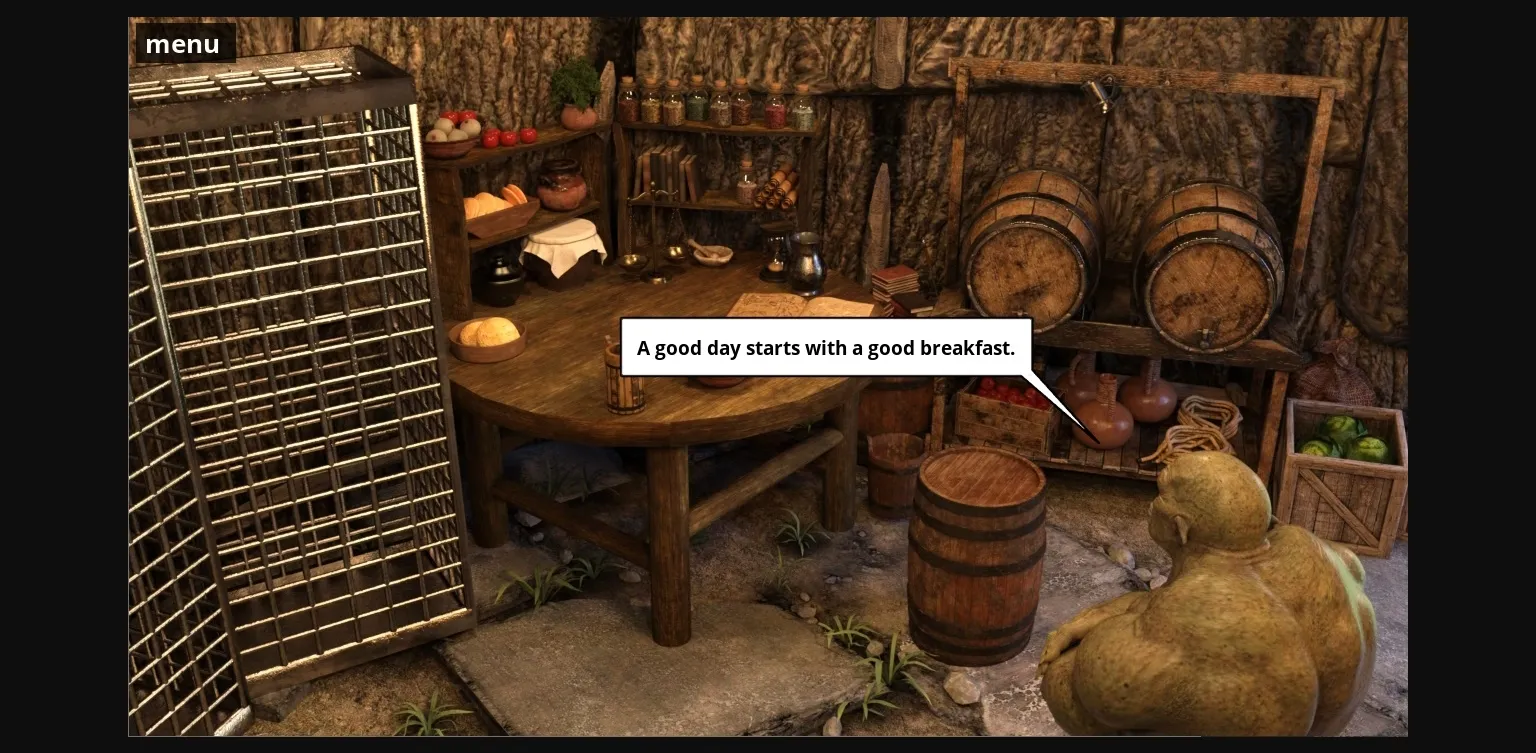Examine the spice jars on the top shelf
Image resolution: width=1536 pixels, height=753 pixels.
715,105
